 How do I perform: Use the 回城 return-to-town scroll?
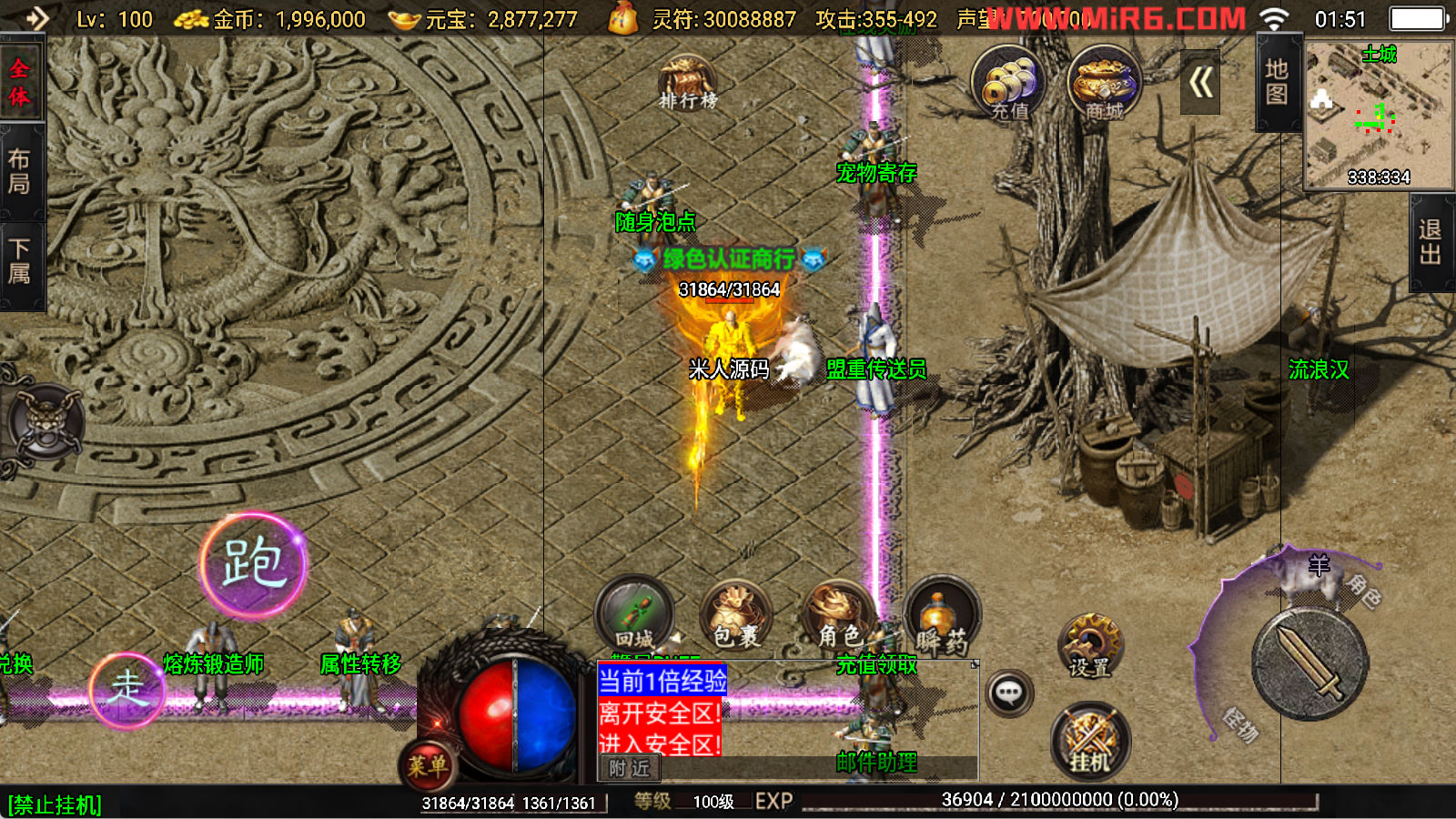pyautogui.click(x=634, y=614)
